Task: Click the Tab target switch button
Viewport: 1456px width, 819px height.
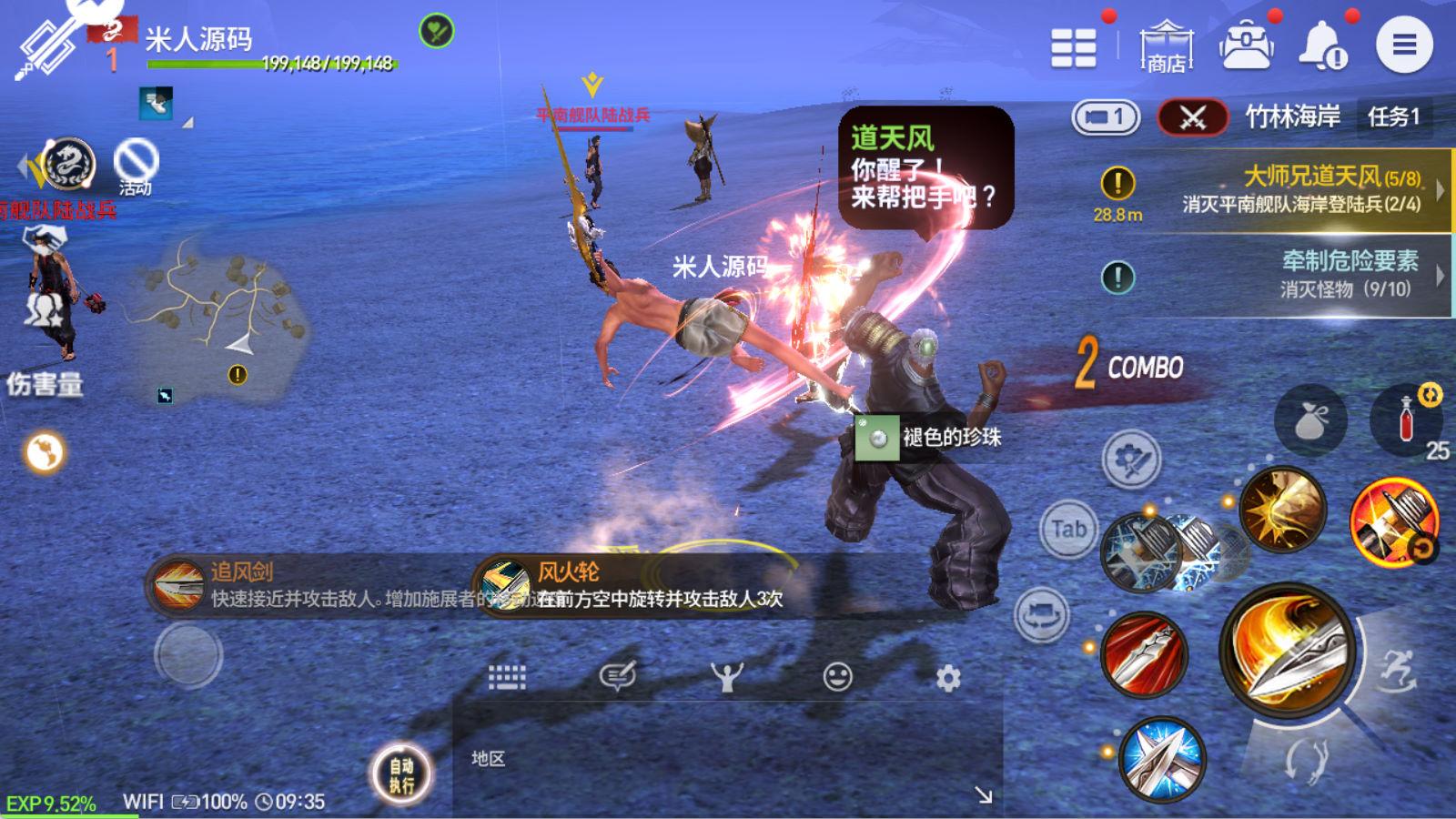Action: 1068,529
